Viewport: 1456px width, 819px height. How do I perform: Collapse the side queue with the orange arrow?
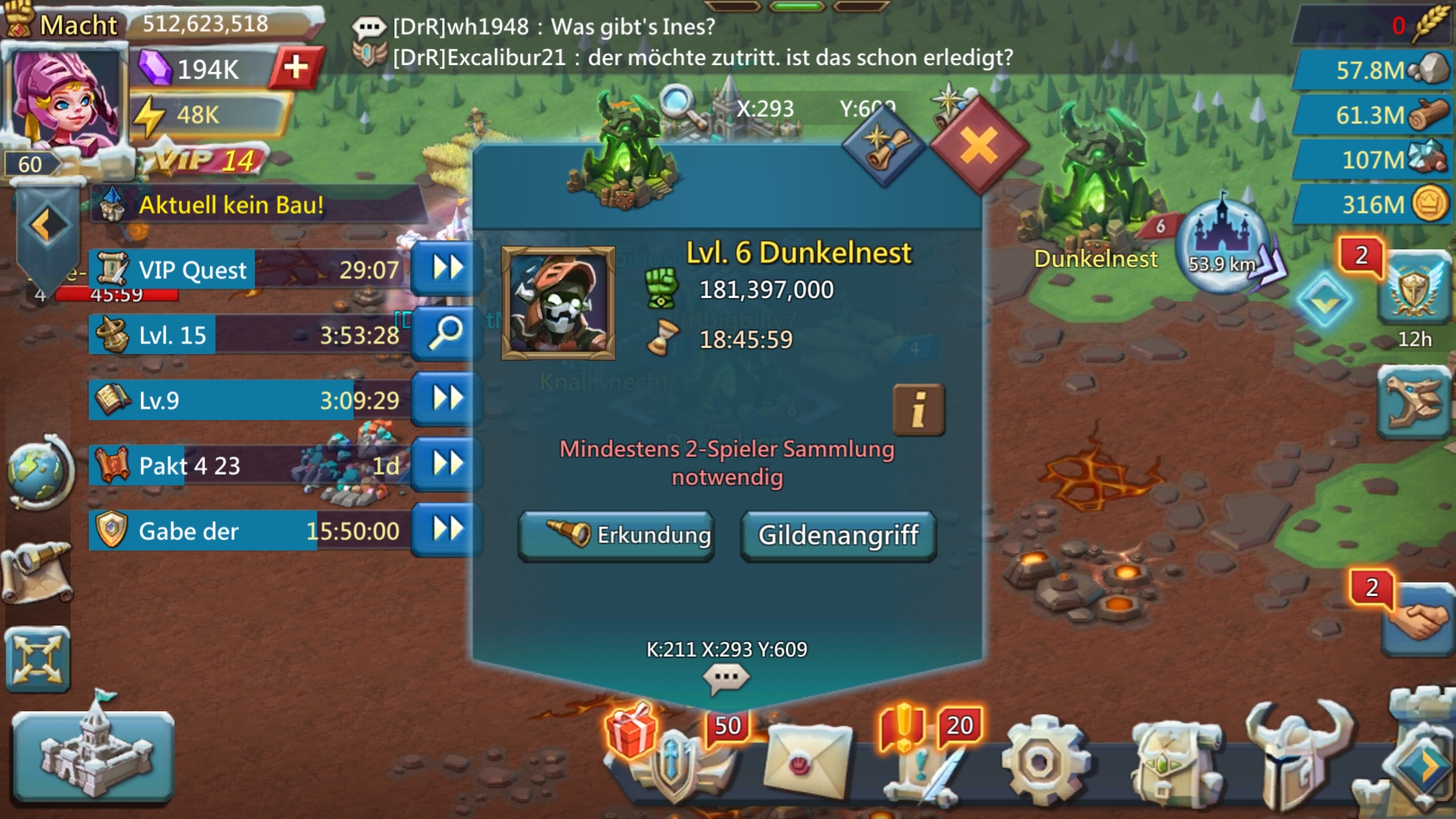45,225
